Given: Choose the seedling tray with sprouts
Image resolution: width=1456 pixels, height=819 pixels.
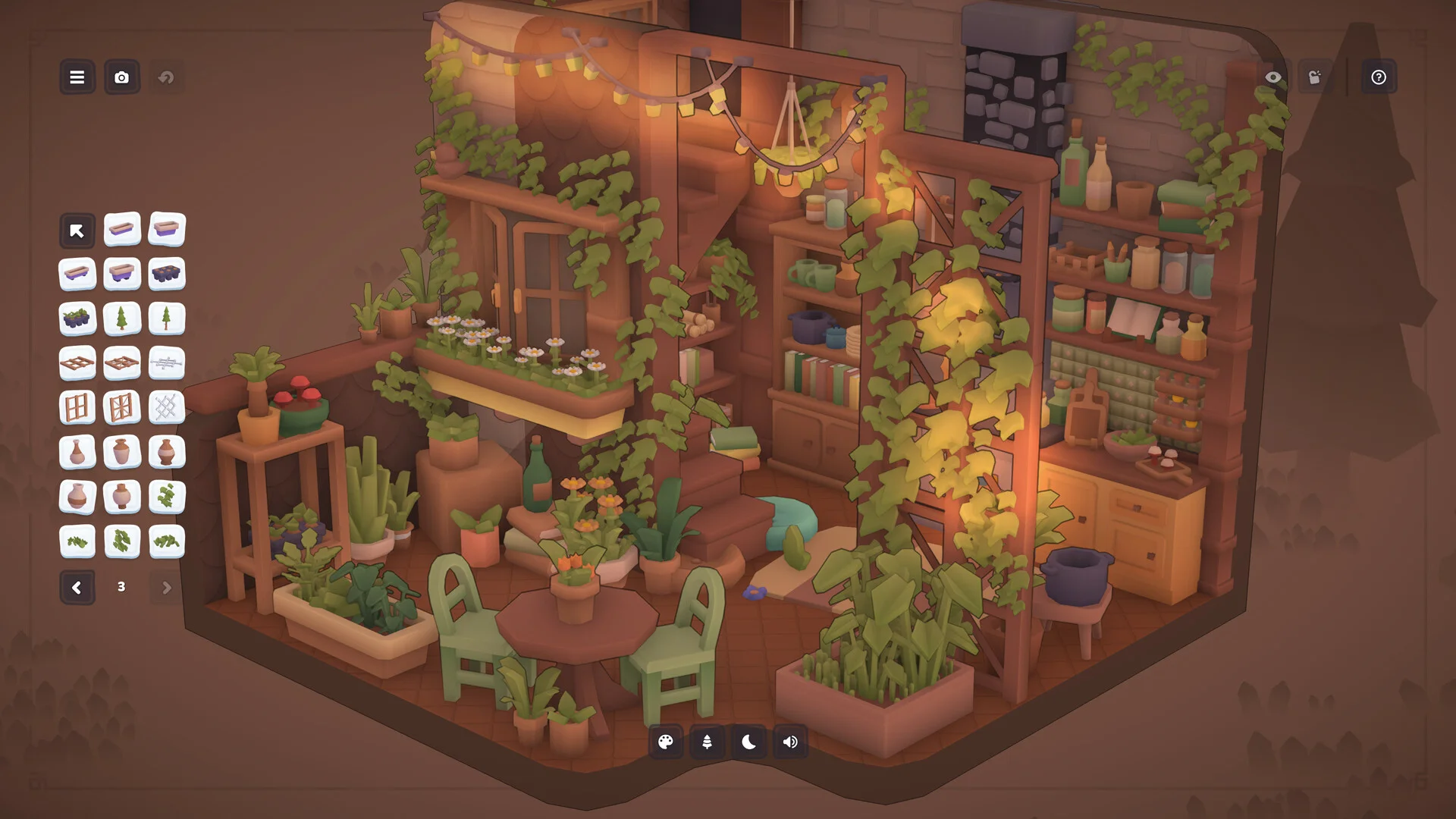Looking at the screenshot, I should click(77, 318).
